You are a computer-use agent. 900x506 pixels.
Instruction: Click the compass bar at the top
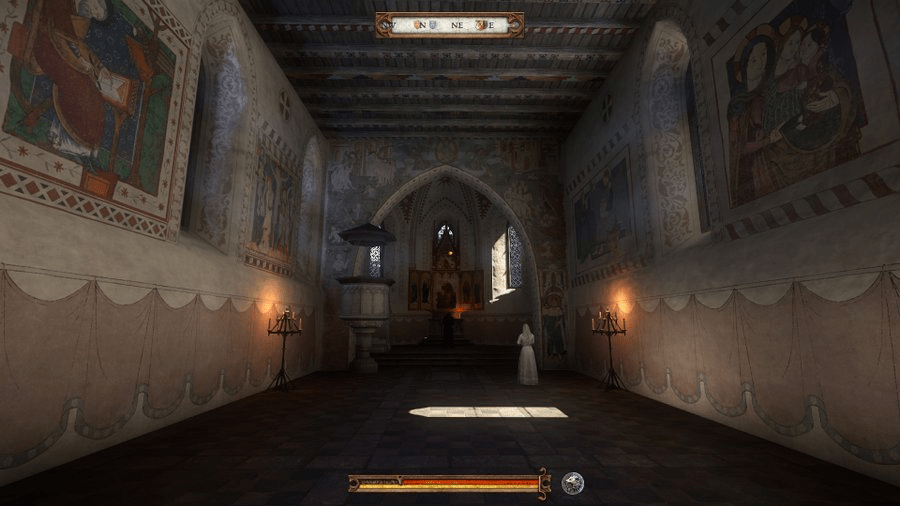click(449, 25)
